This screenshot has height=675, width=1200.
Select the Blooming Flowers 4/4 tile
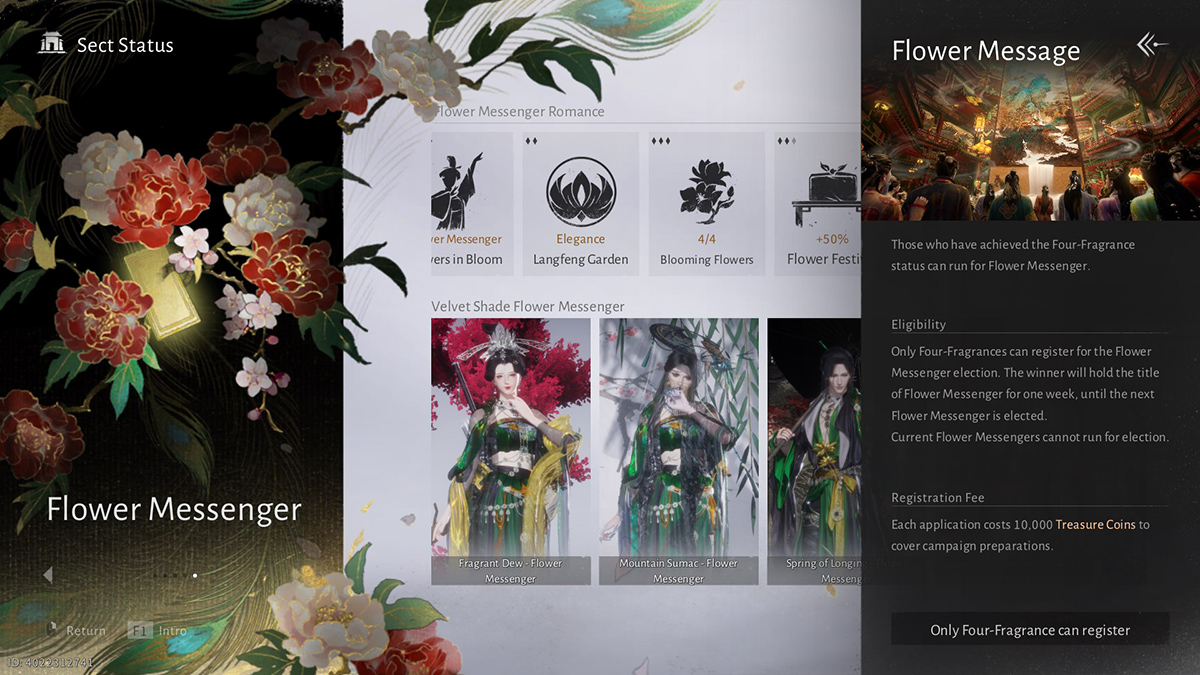coord(706,204)
